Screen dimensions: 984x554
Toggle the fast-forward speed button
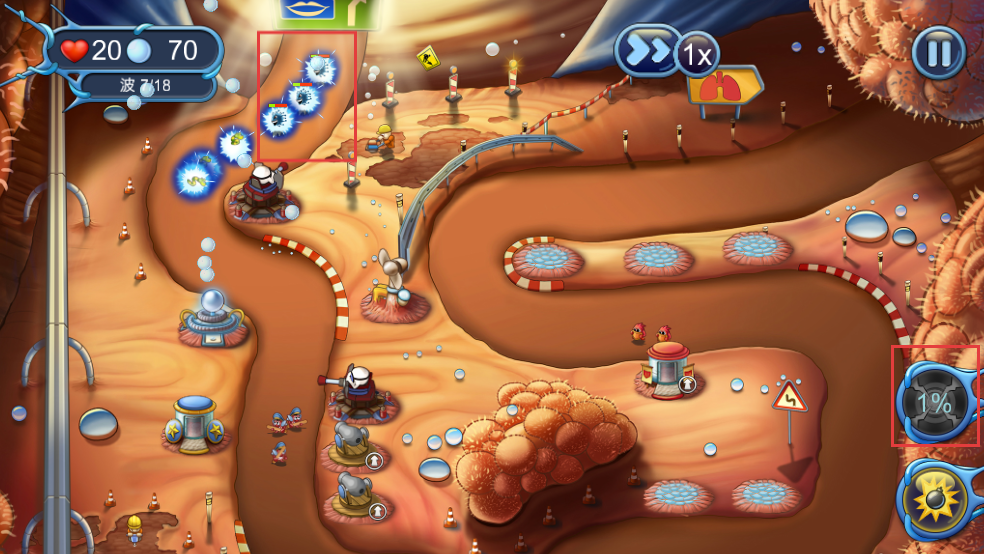650,51
